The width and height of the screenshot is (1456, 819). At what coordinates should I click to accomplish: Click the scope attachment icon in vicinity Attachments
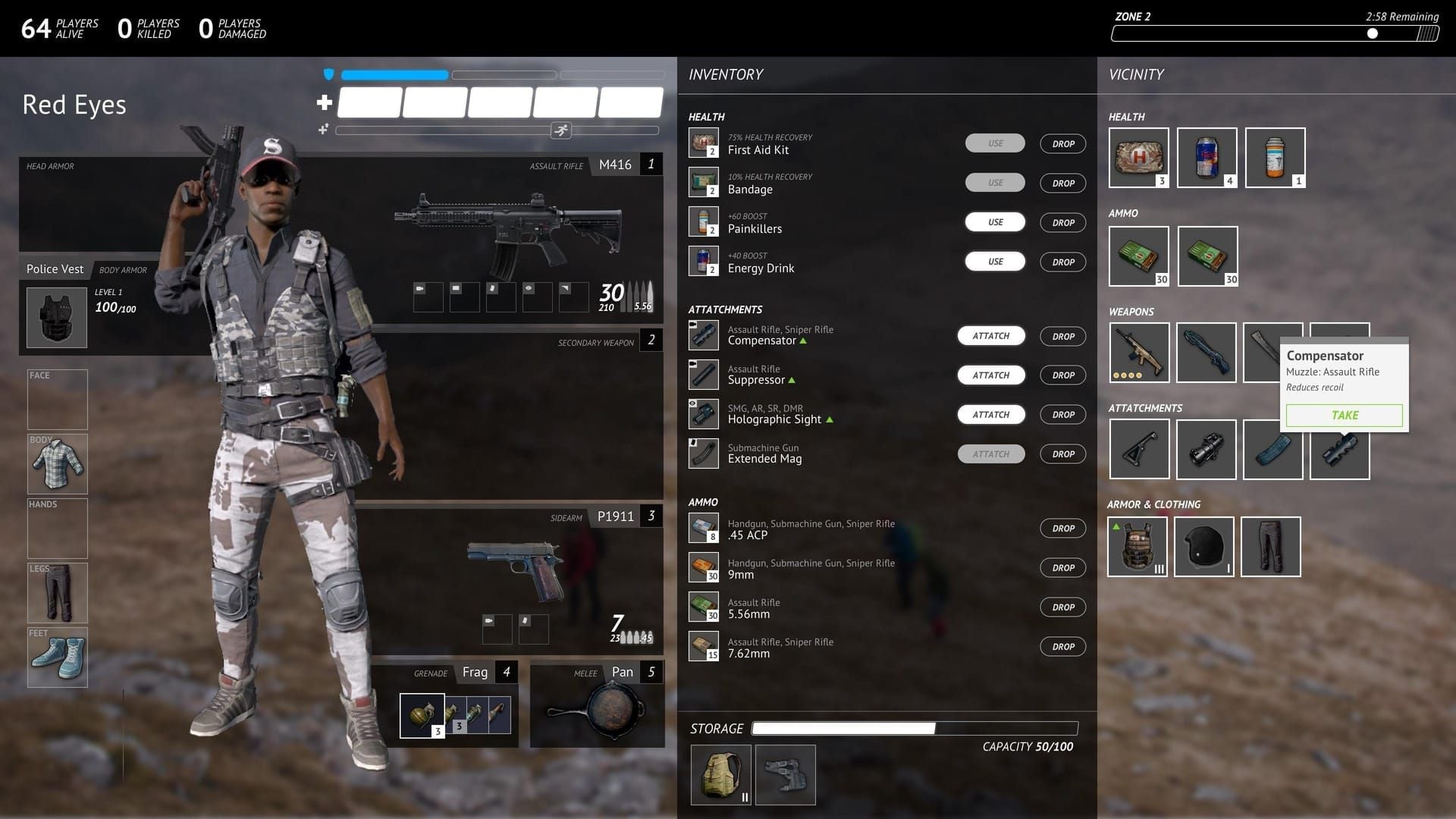coord(1206,449)
